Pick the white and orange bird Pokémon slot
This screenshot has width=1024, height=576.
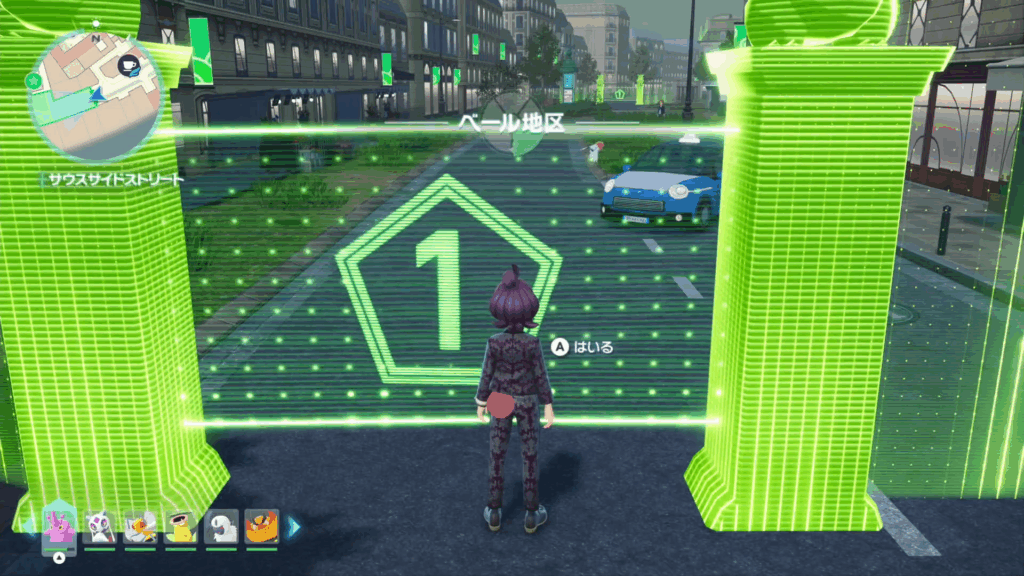[x=140, y=525]
